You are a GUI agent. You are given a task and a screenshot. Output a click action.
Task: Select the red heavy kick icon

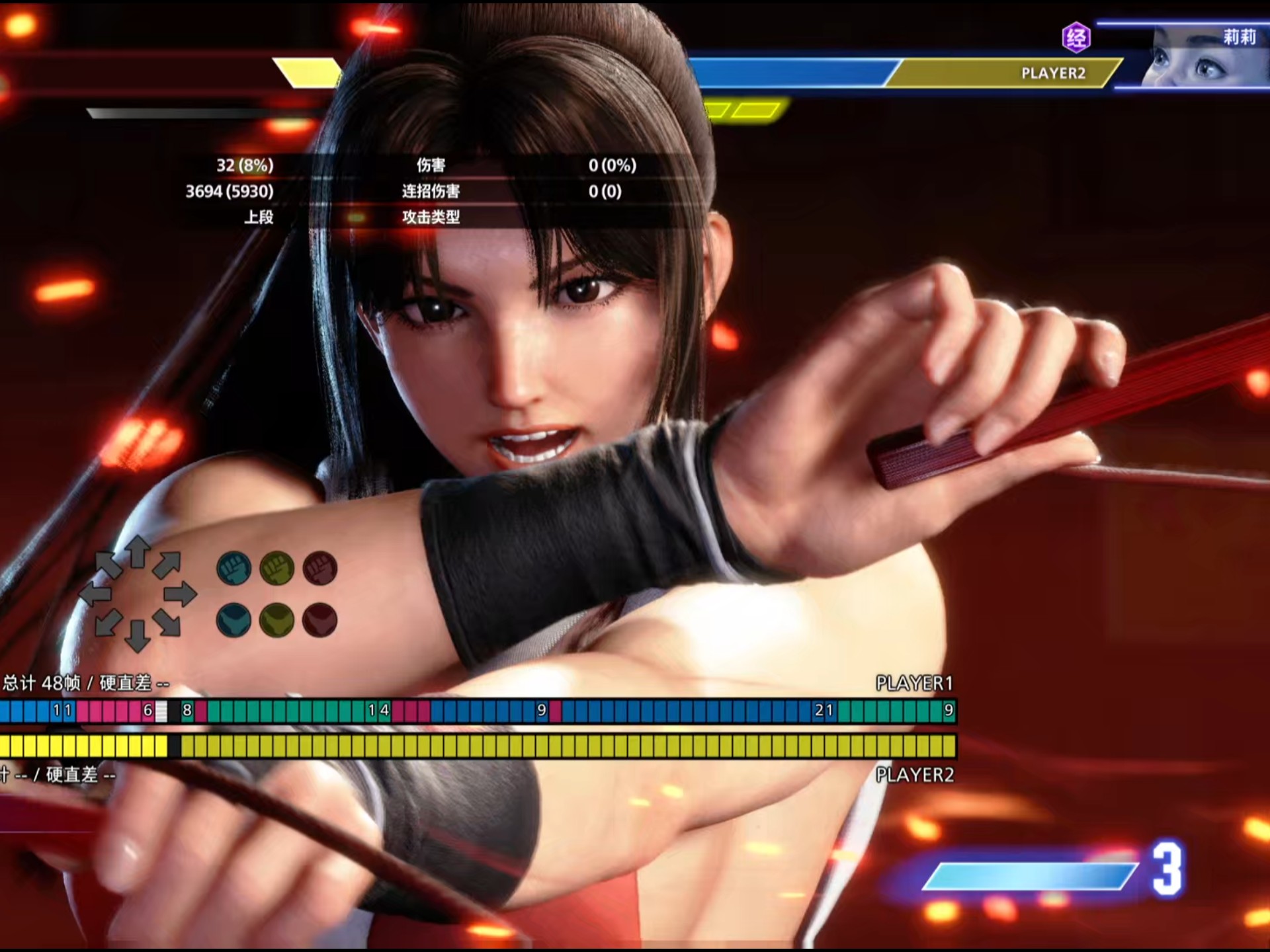(320, 620)
